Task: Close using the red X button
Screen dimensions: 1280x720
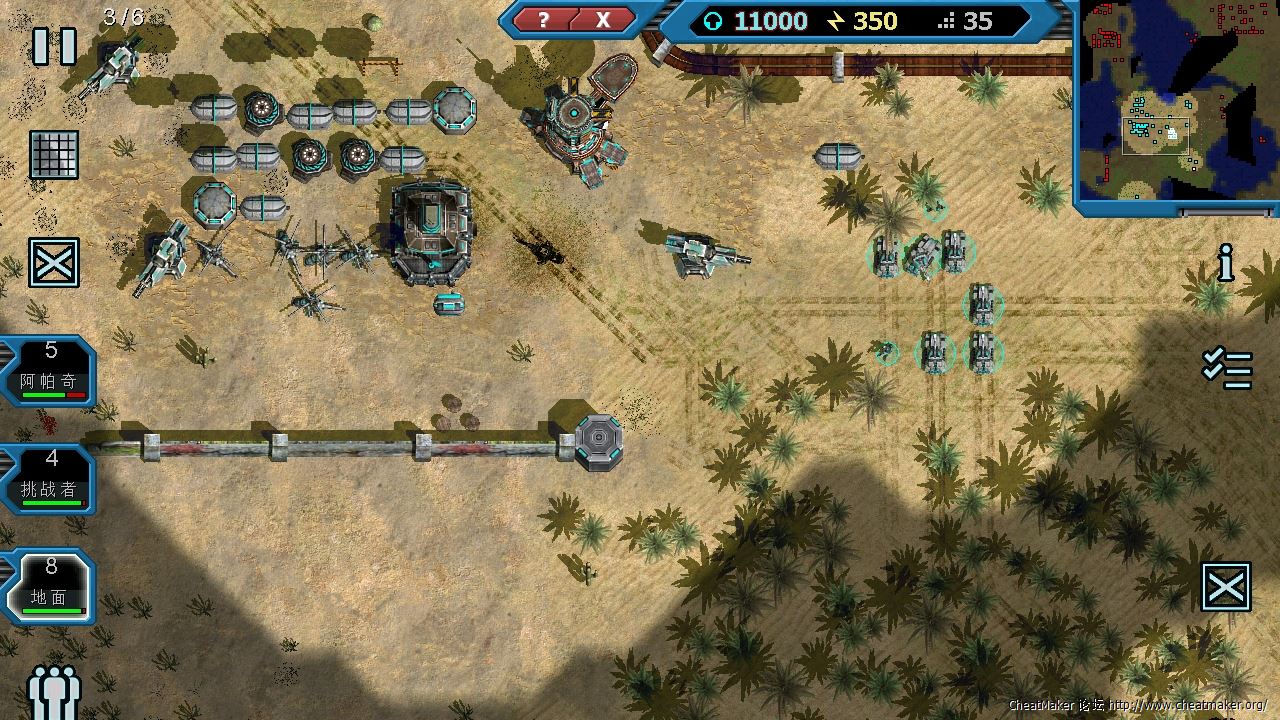Action: point(603,20)
